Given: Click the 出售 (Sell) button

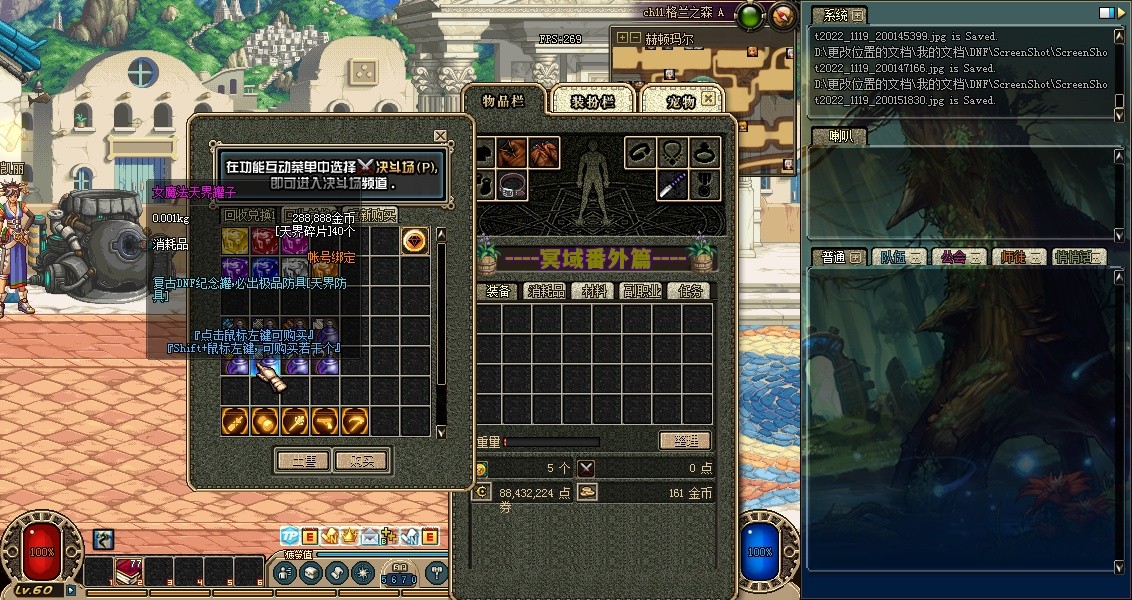Looking at the screenshot, I should pos(303,461).
